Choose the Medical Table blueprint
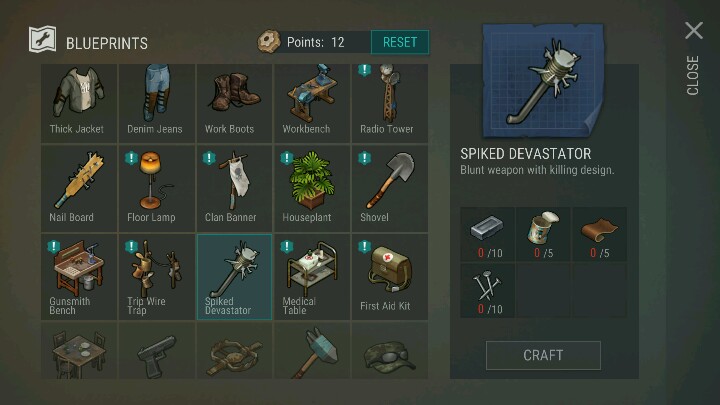The width and height of the screenshot is (720, 405). (x=311, y=277)
